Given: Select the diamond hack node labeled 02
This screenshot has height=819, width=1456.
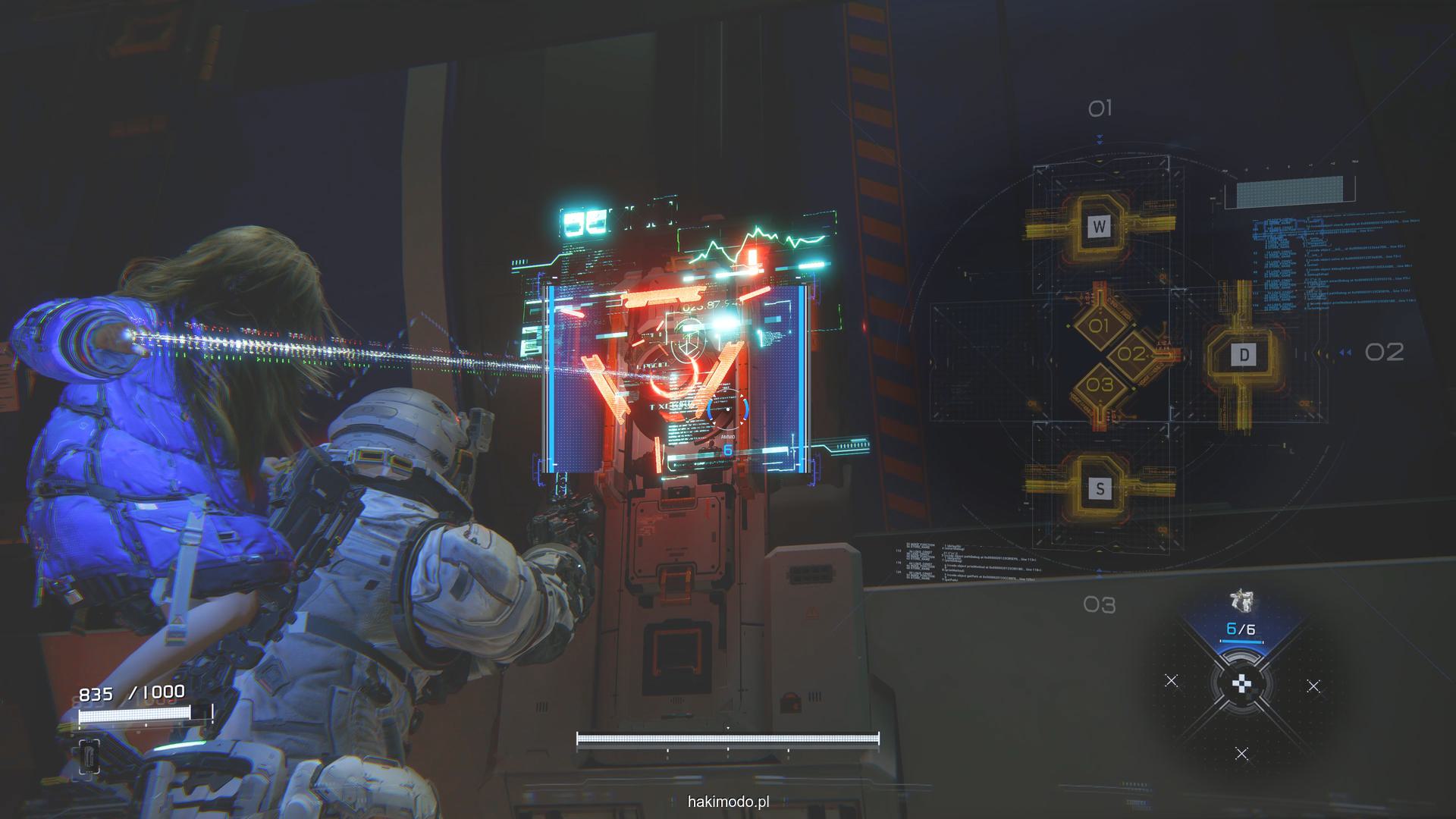Looking at the screenshot, I should point(1131,354).
